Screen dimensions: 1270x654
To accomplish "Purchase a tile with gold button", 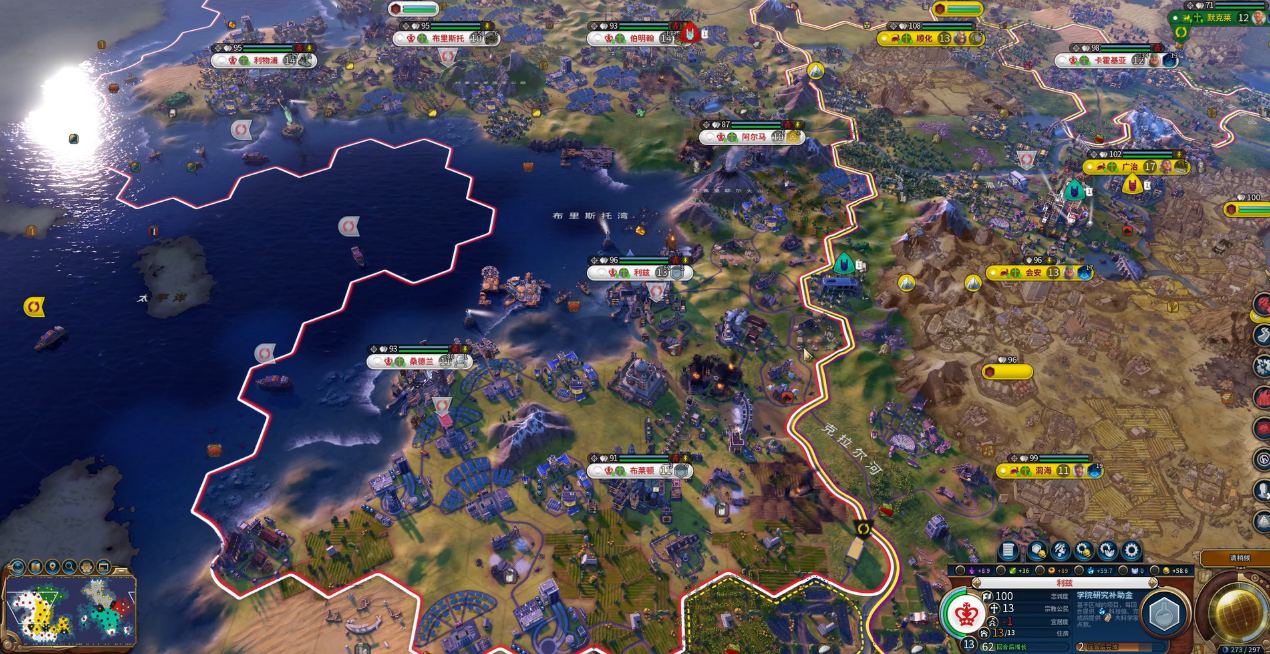I will (1036, 551).
